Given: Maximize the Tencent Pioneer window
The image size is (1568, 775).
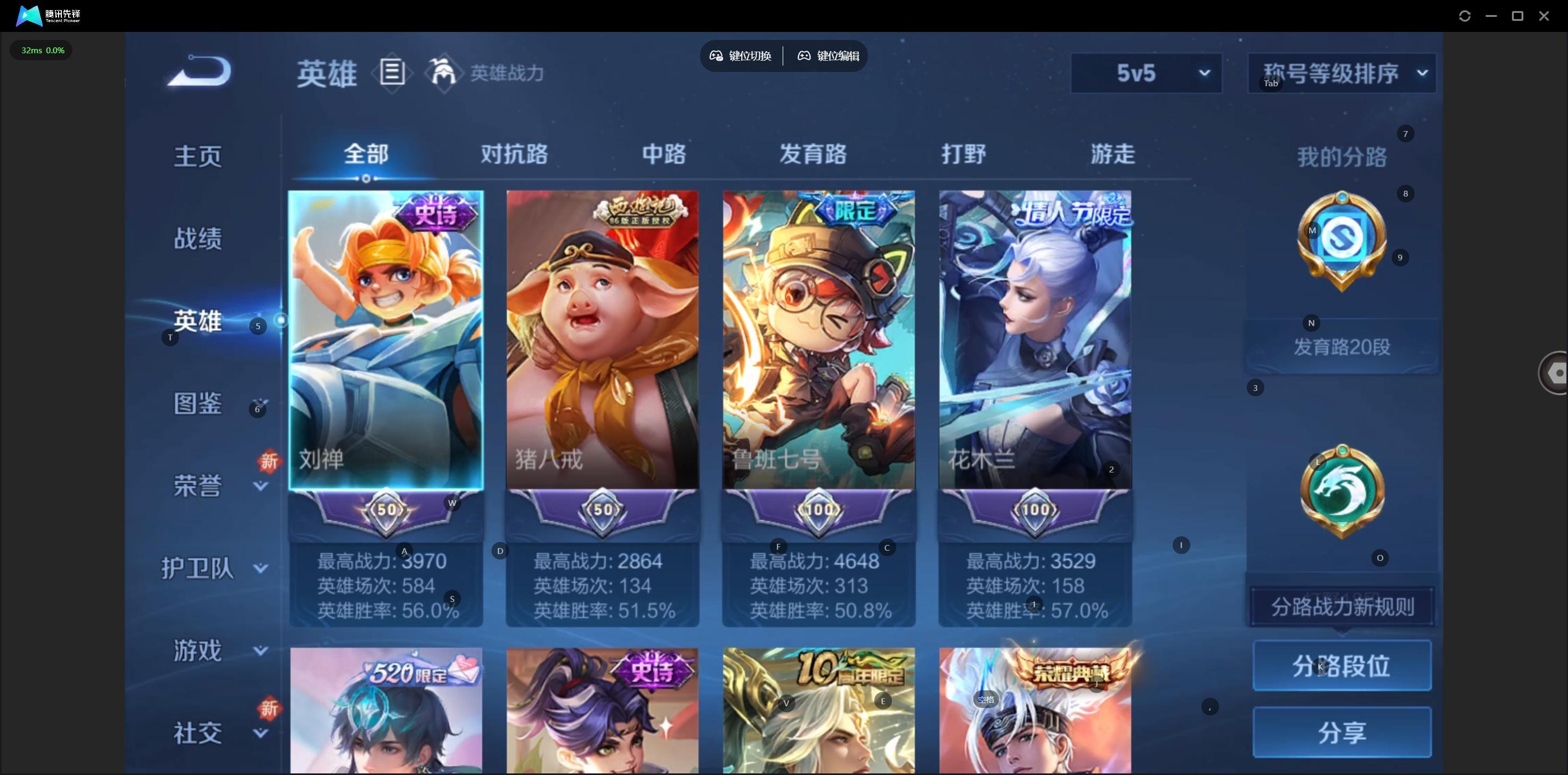Looking at the screenshot, I should [x=1517, y=16].
